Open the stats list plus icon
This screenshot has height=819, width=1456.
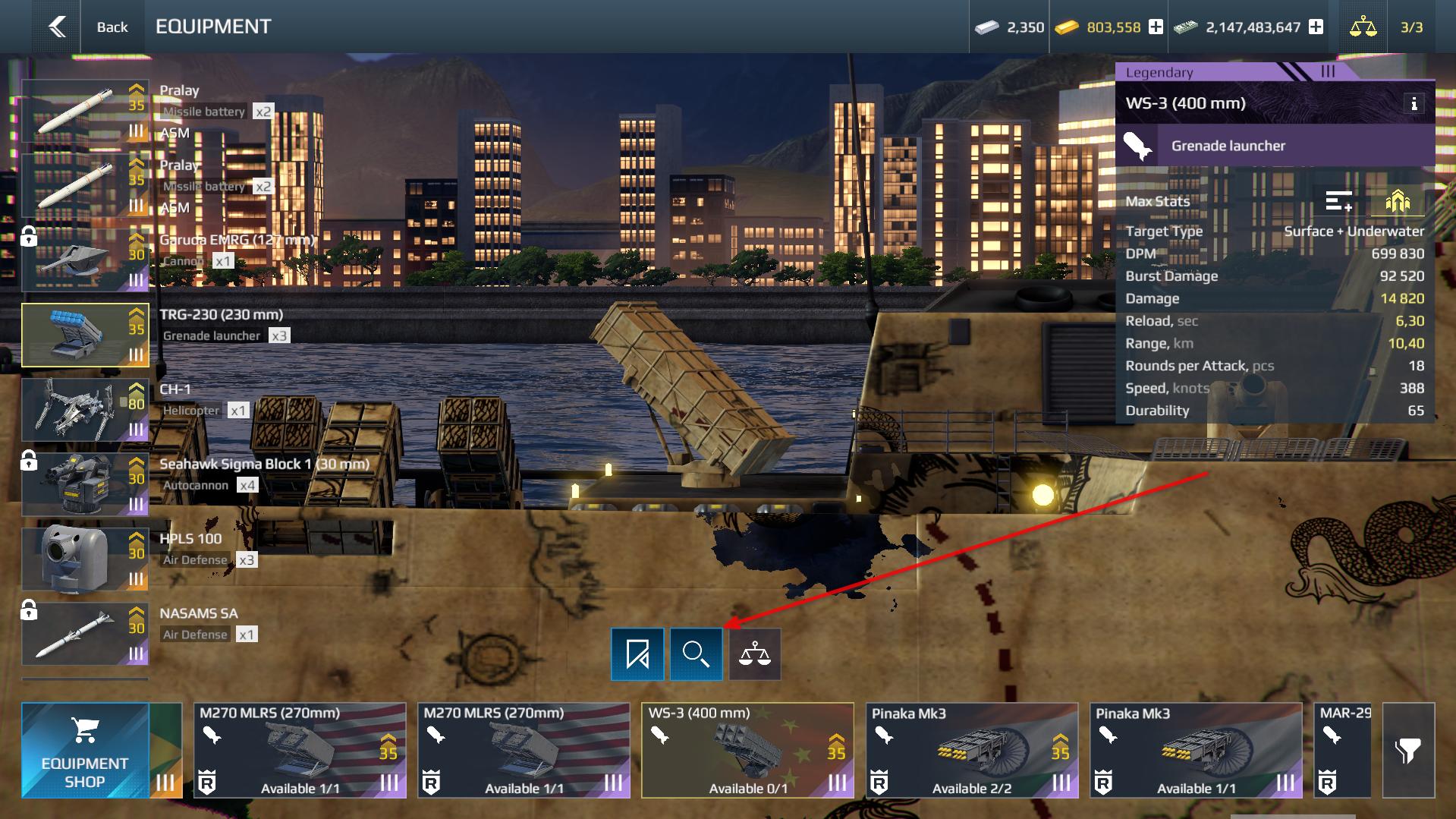(1338, 201)
